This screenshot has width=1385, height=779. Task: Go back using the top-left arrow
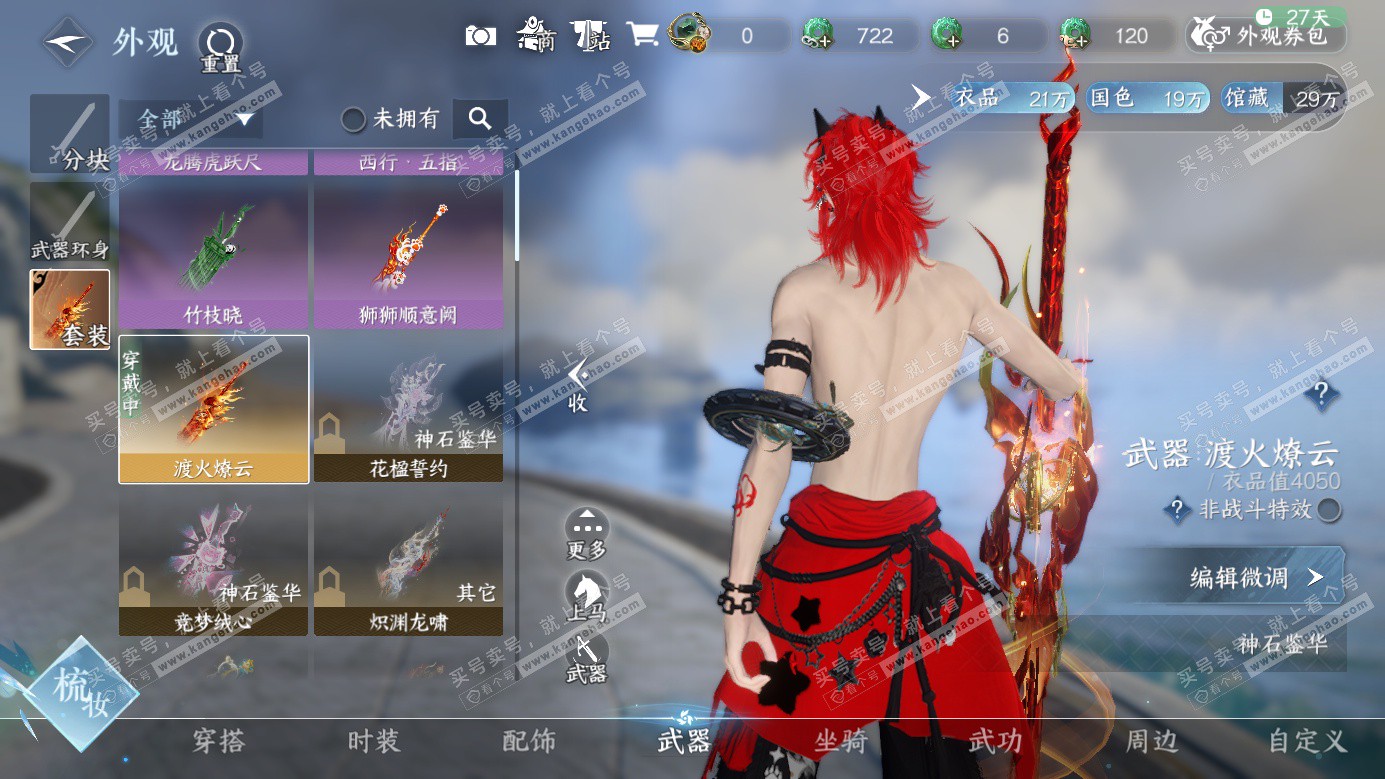(68, 41)
